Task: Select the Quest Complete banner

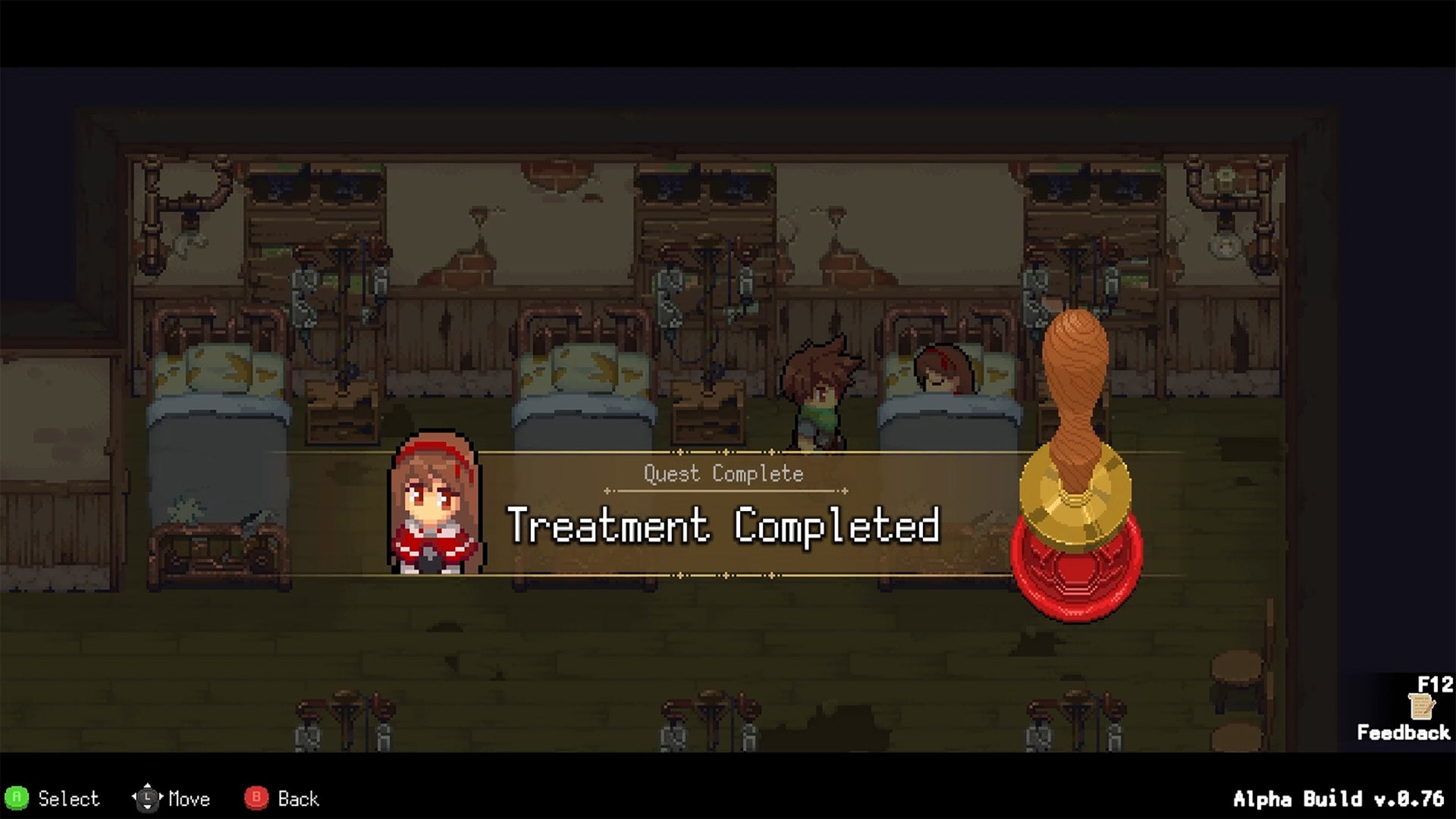Action: 722,474
